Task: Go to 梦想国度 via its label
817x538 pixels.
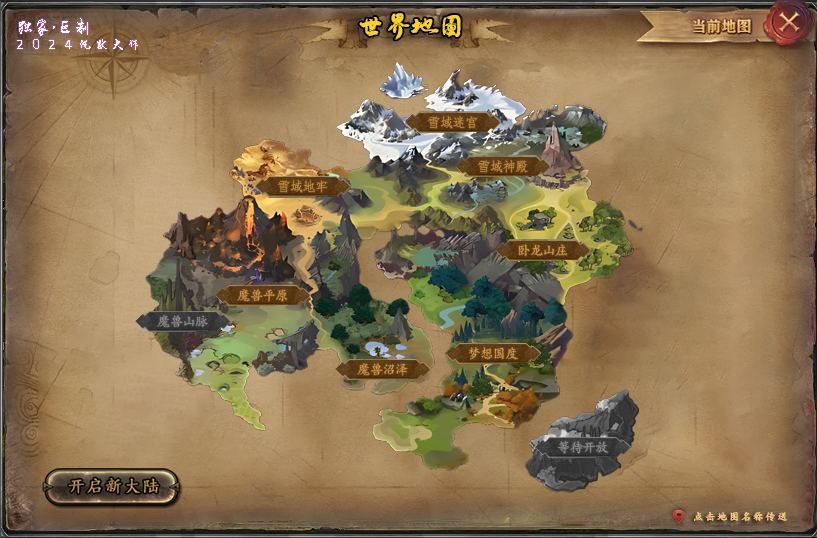Action: pyautogui.click(x=493, y=353)
